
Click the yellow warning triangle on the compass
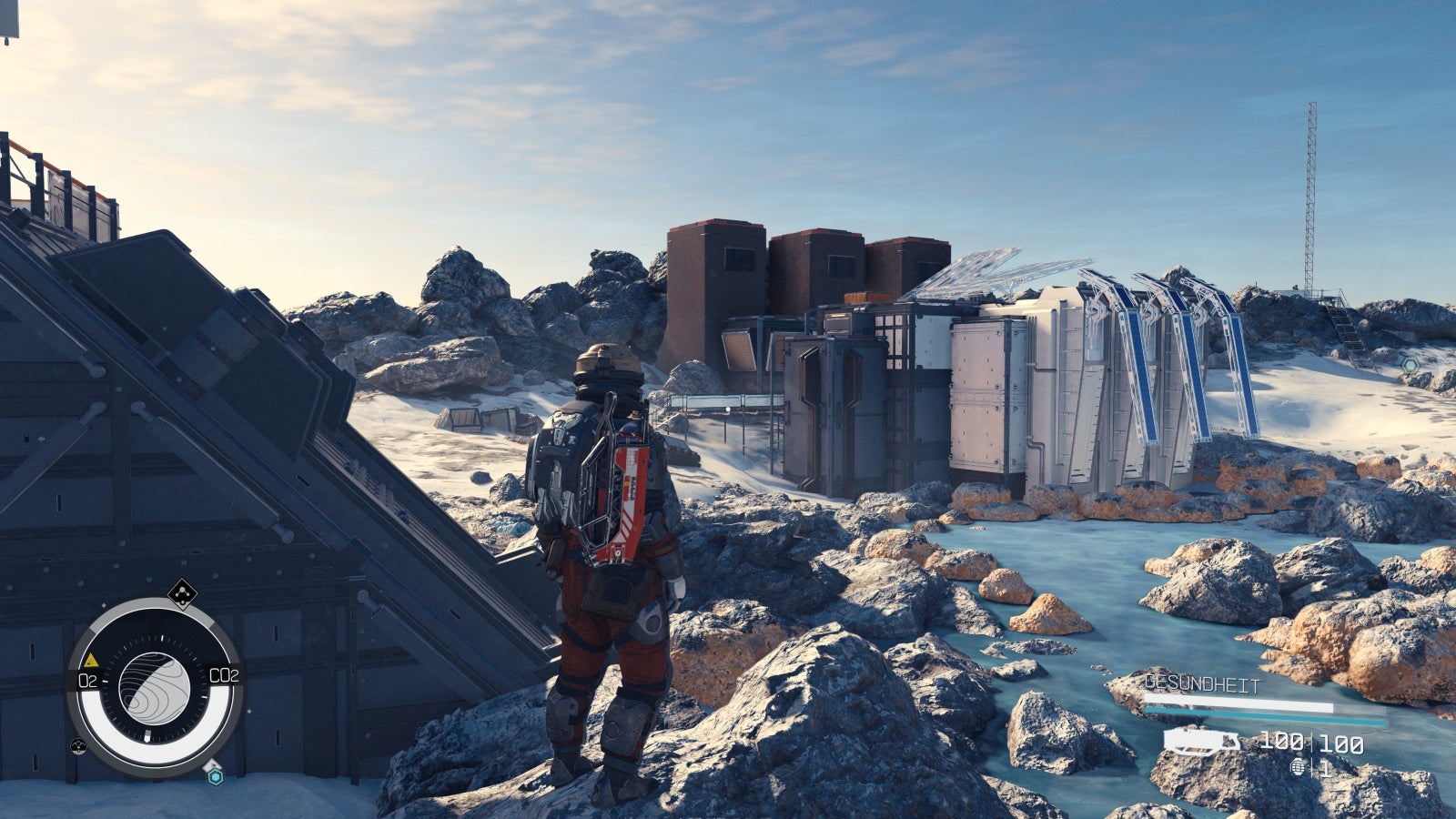91,660
